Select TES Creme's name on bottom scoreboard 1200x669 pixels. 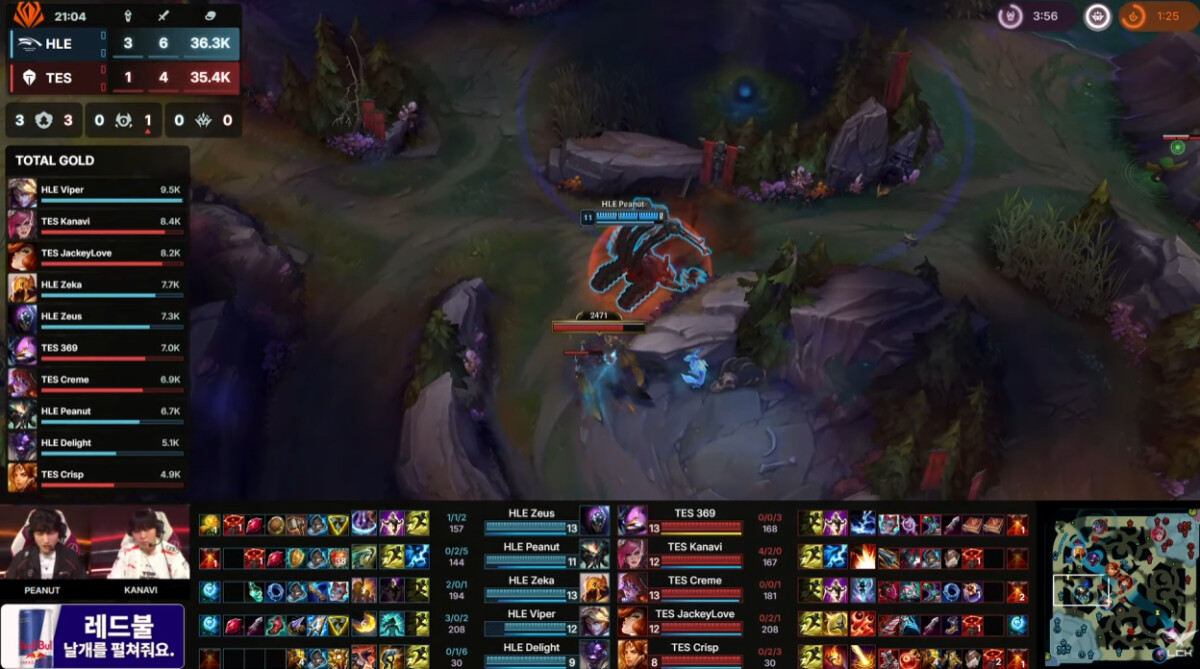[693, 580]
